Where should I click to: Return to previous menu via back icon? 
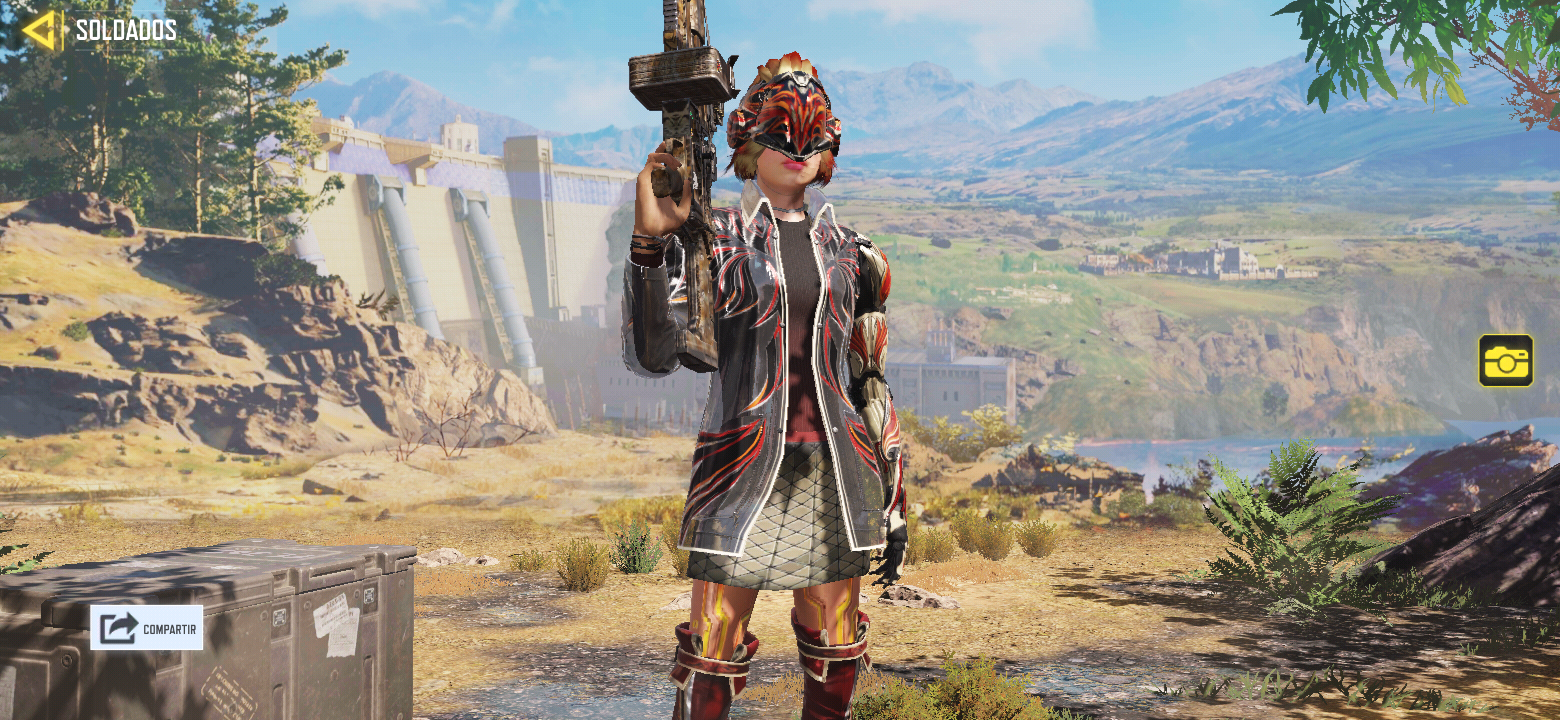coord(40,28)
